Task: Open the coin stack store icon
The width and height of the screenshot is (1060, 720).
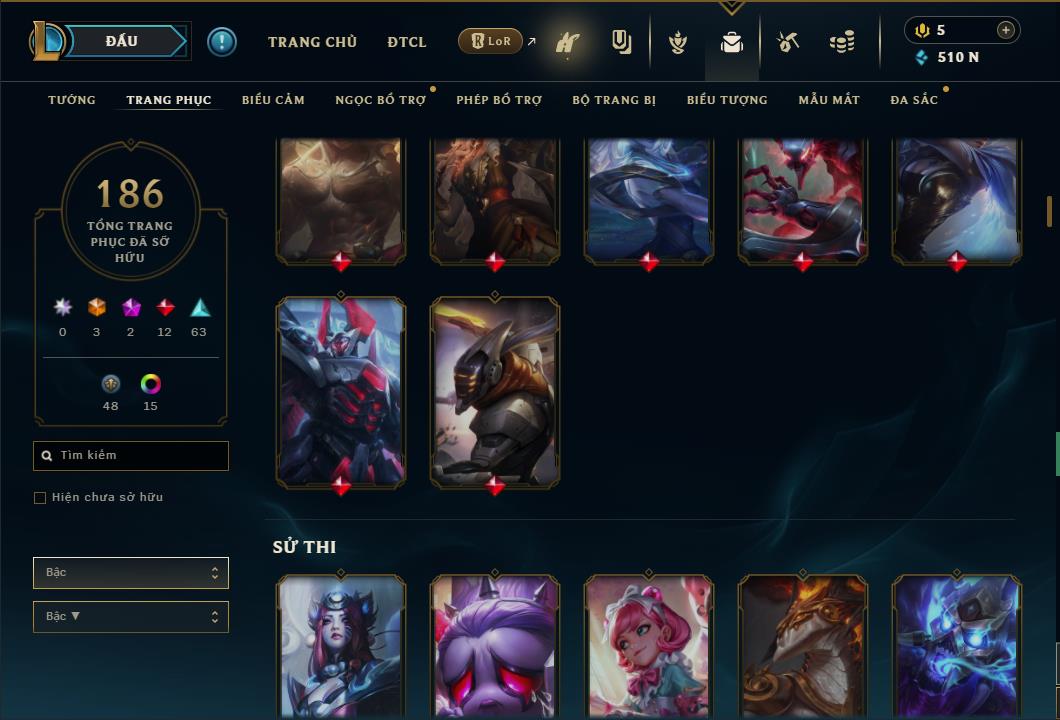Action: [842, 42]
